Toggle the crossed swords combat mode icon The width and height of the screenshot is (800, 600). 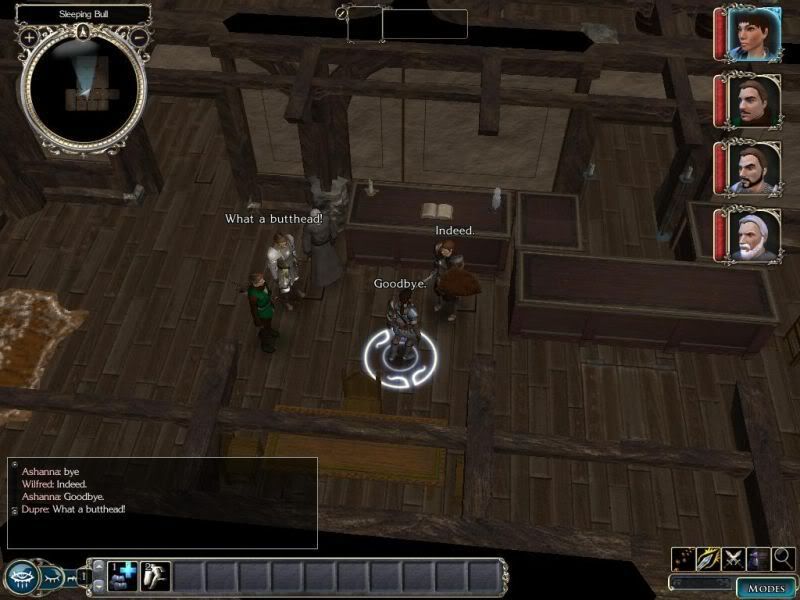(733, 559)
